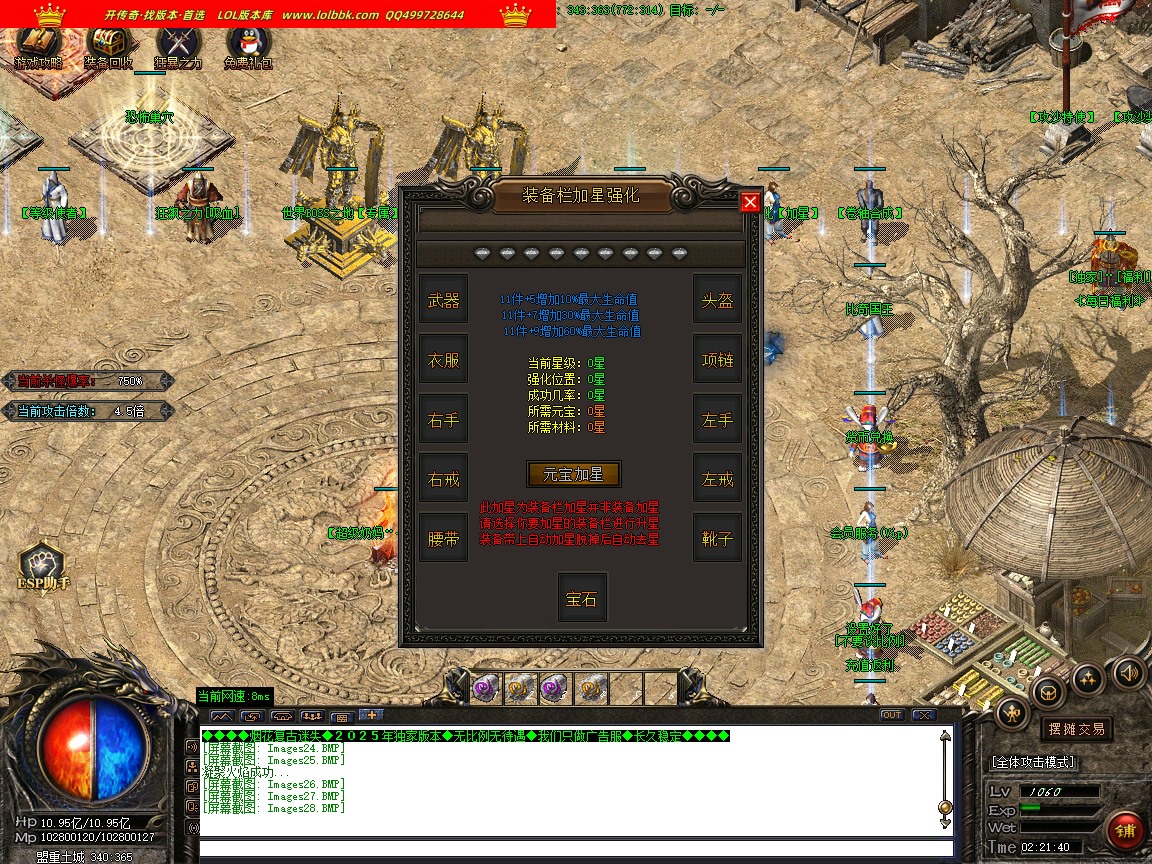Choose the 衣服 slot for star upgrade
1152x864 pixels.
pos(443,360)
